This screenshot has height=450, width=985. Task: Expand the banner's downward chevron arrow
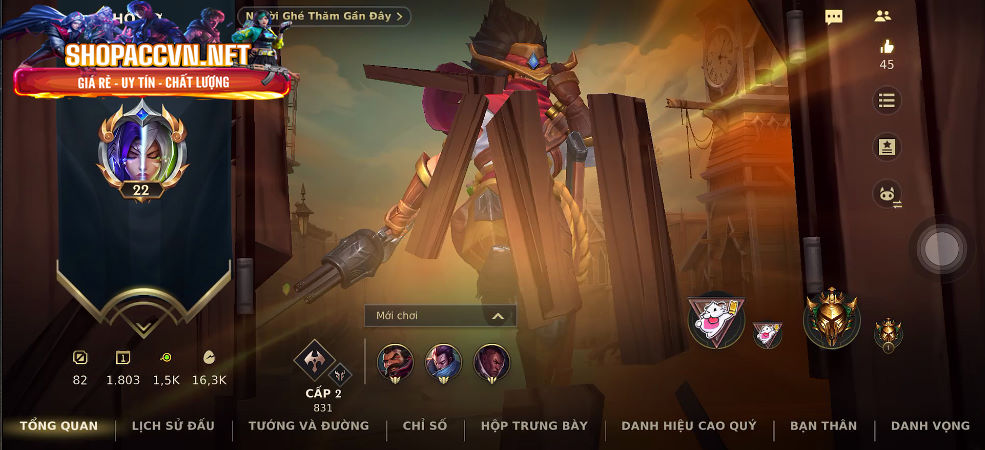(x=142, y=327)
